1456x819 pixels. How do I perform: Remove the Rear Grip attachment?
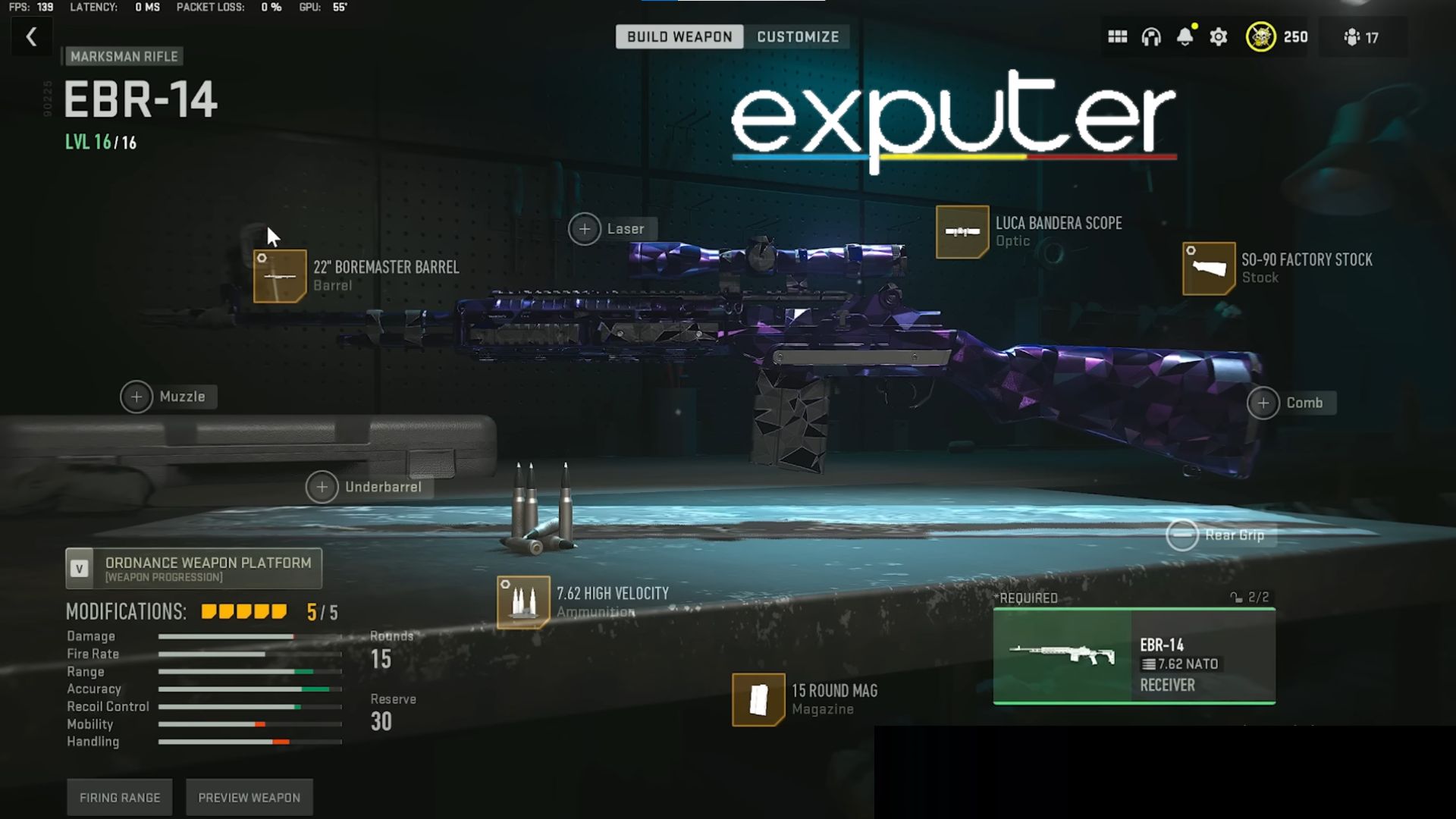[x=1181, y=535]
